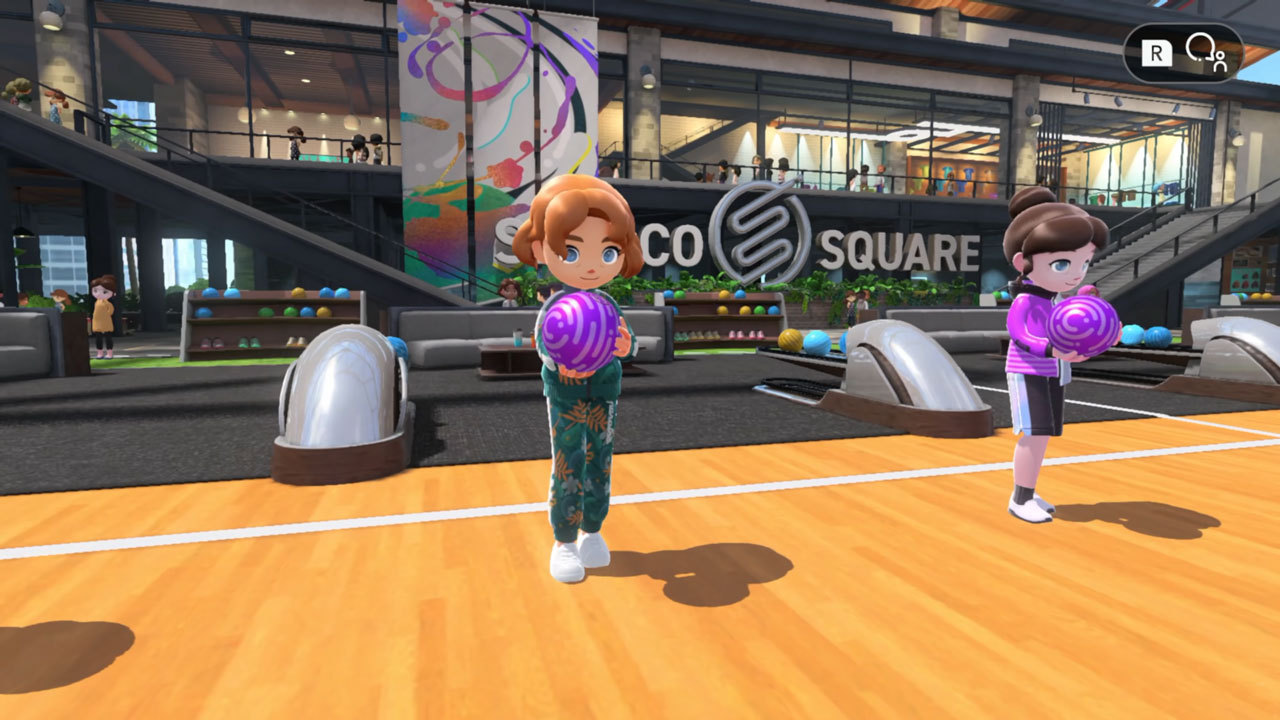1280x720 pixels.
Task: Open the player view magnifier icon
Action: [1204, 52]
